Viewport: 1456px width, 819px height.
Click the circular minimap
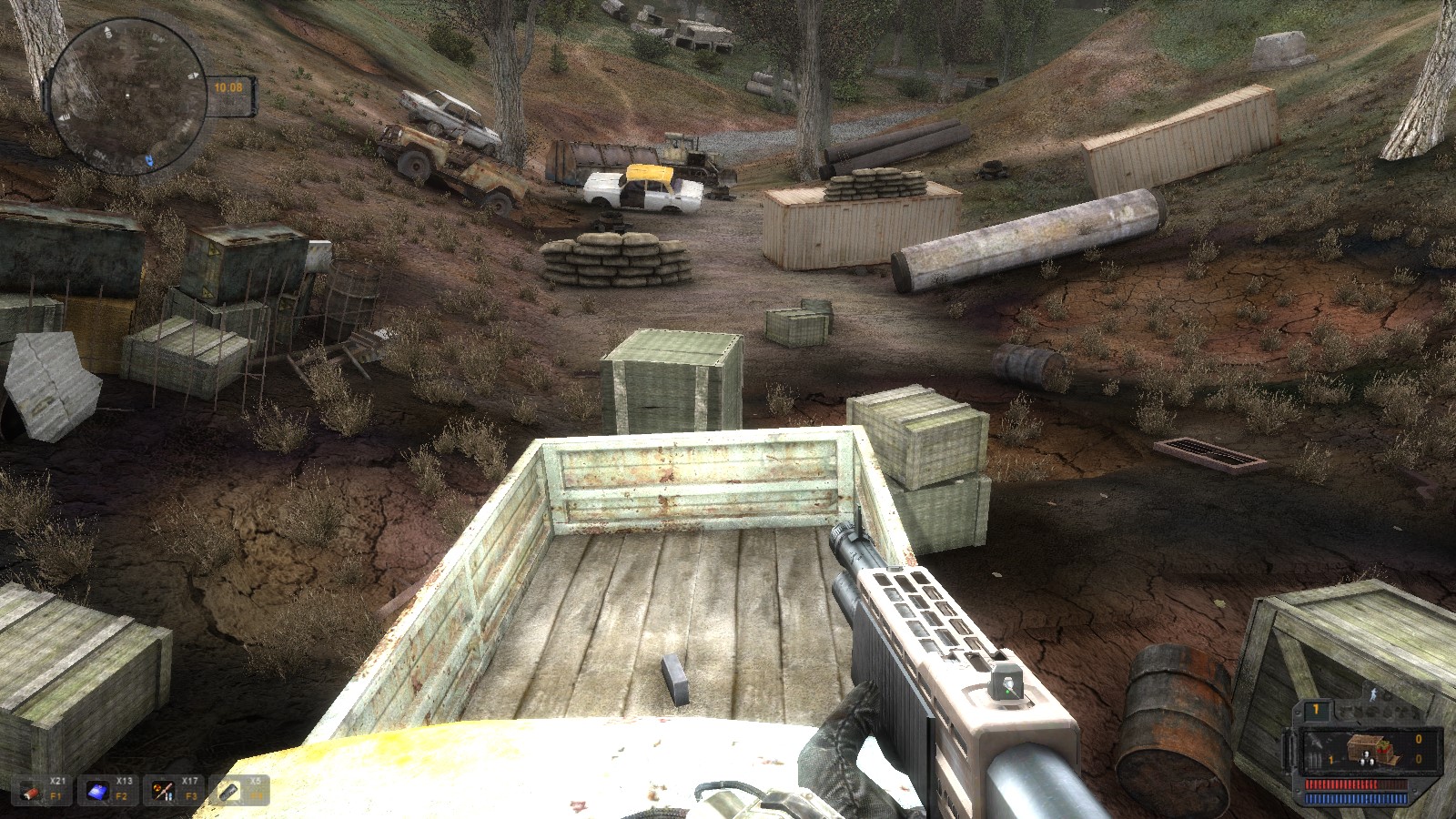127,96
